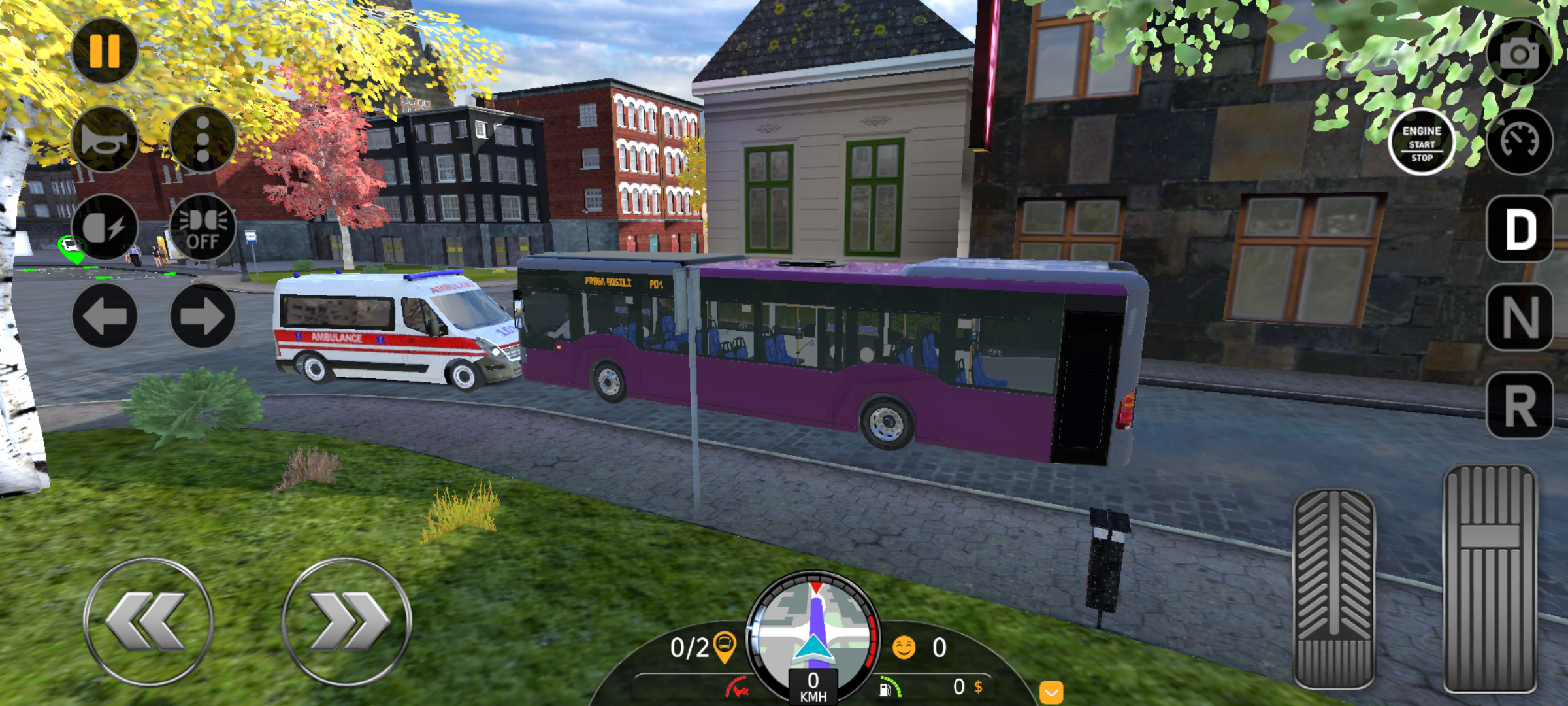
Task: Change the camera view
Action: click(x=1519, y=54)
